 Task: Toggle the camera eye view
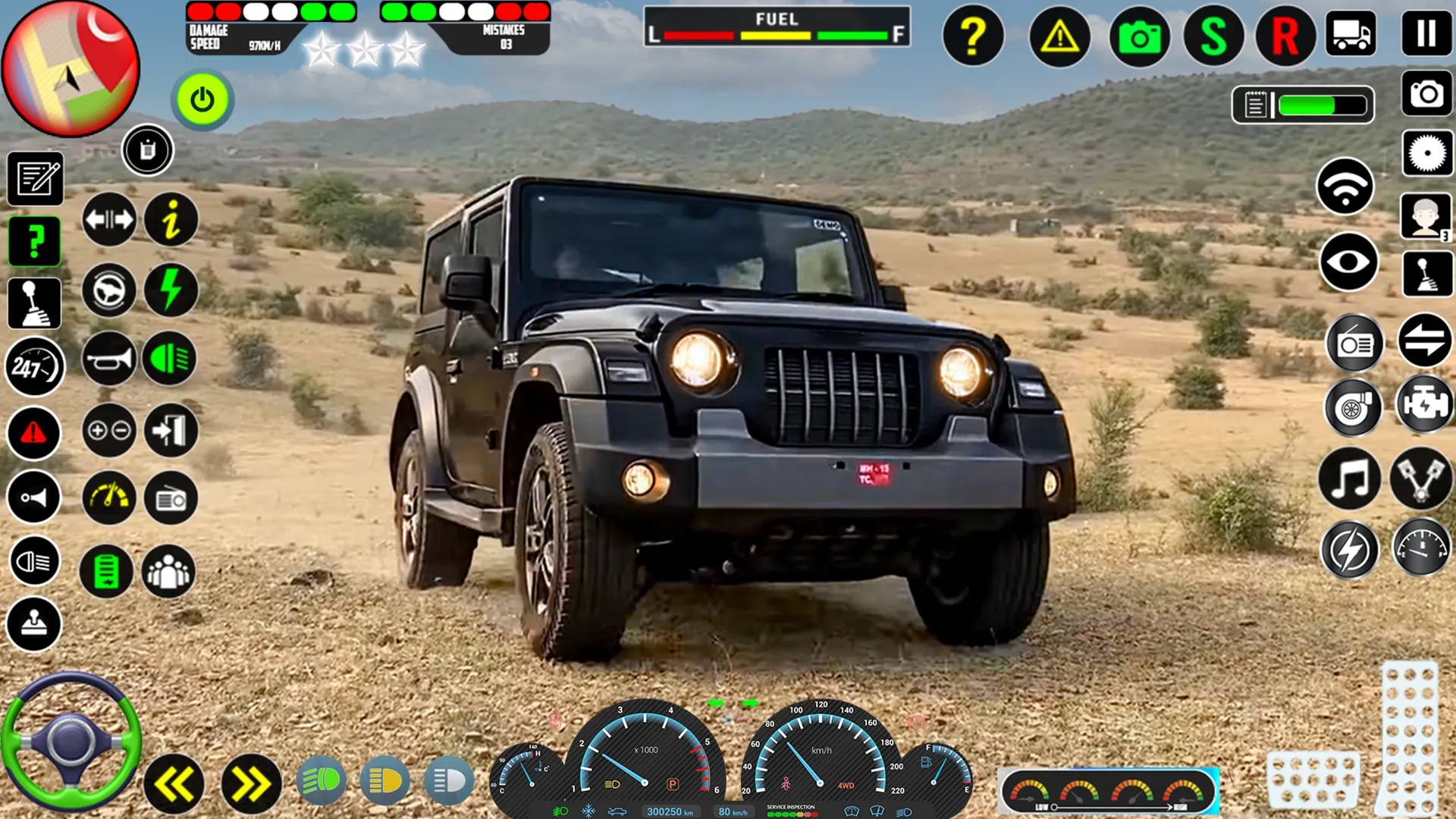point(1348,262)
